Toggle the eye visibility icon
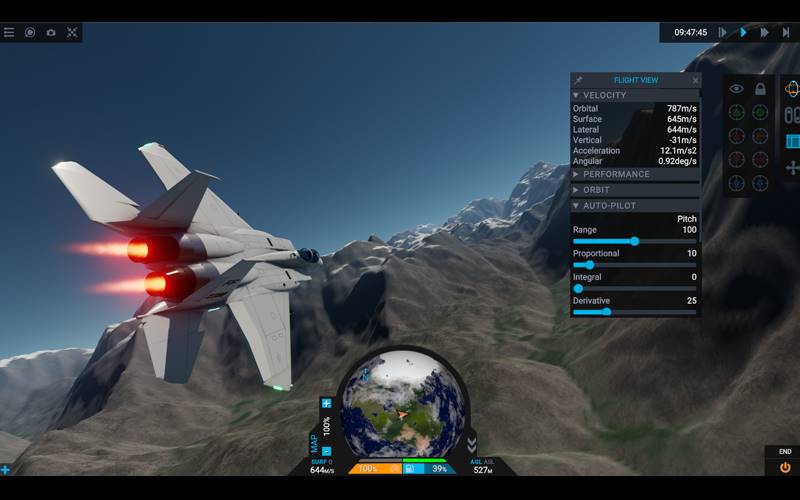This screenshot has height=500, width=800. [736, 89]
